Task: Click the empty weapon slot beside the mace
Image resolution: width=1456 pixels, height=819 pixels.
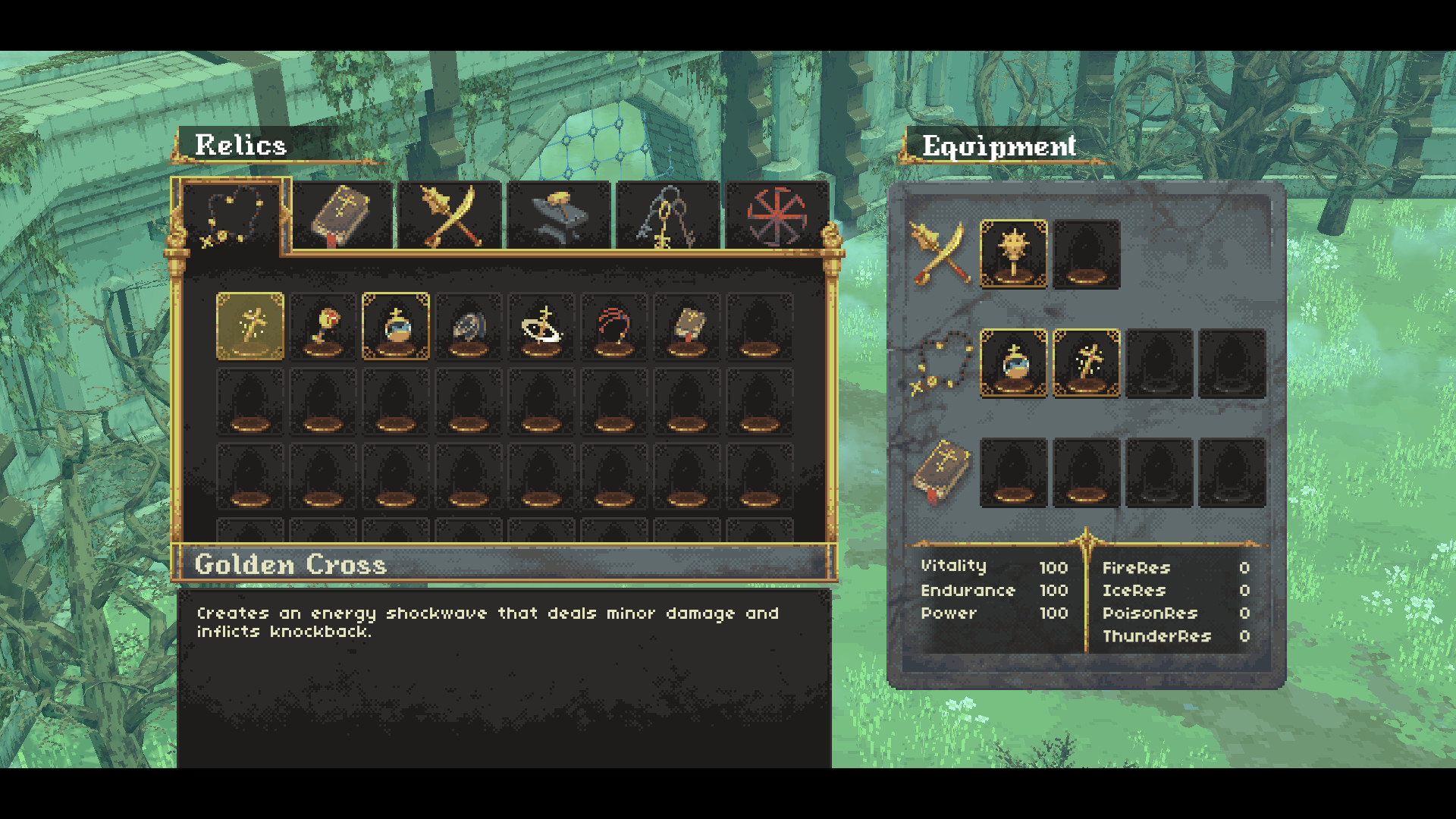Action: (x=1086, y=253)
